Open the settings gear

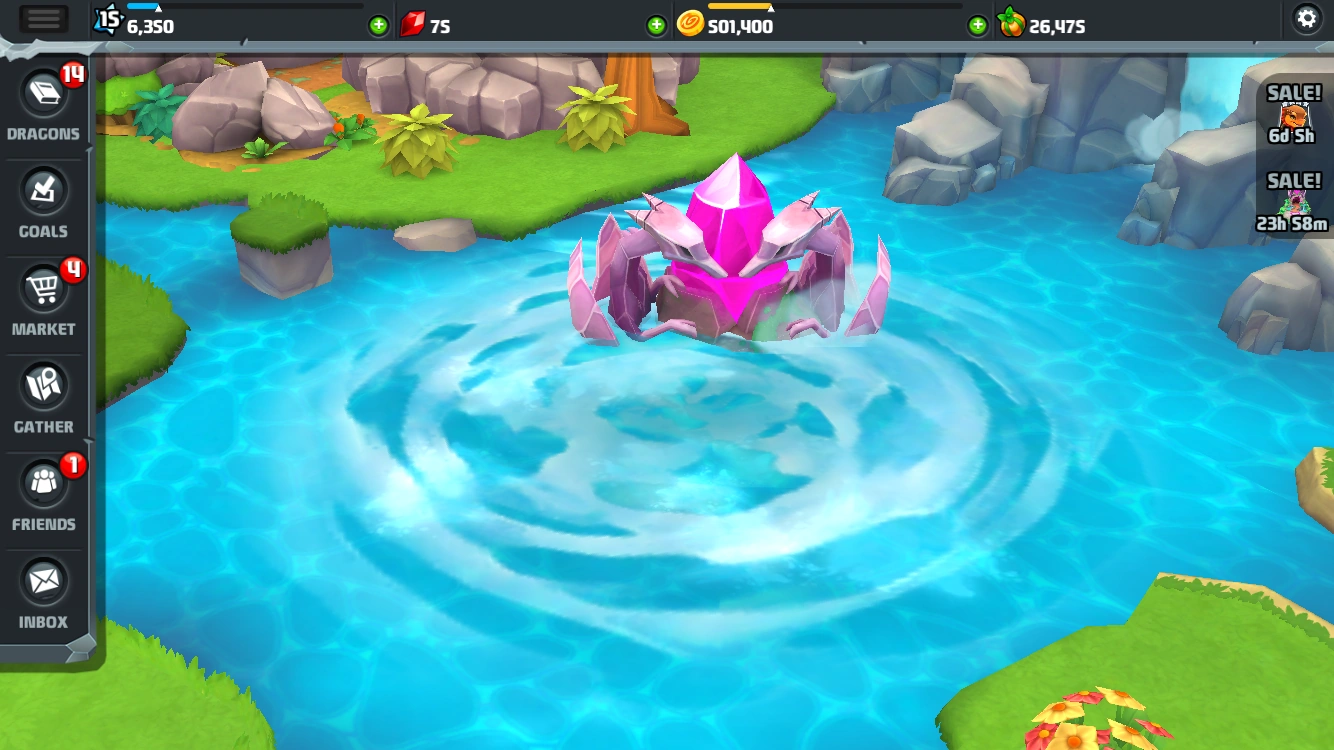[1307, 18]
